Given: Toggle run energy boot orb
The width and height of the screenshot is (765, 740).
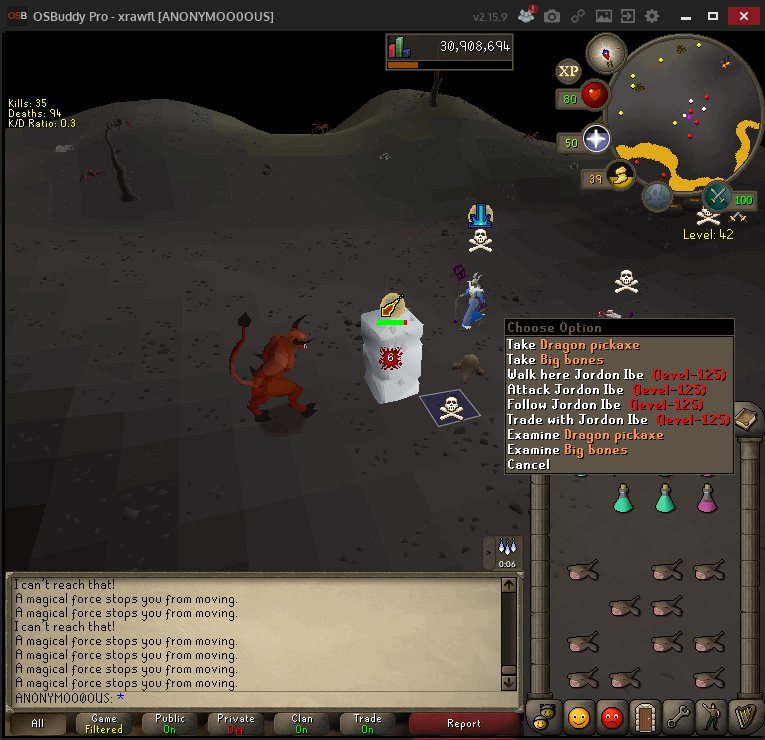Looking at the screenshot, I should [621, 177].
